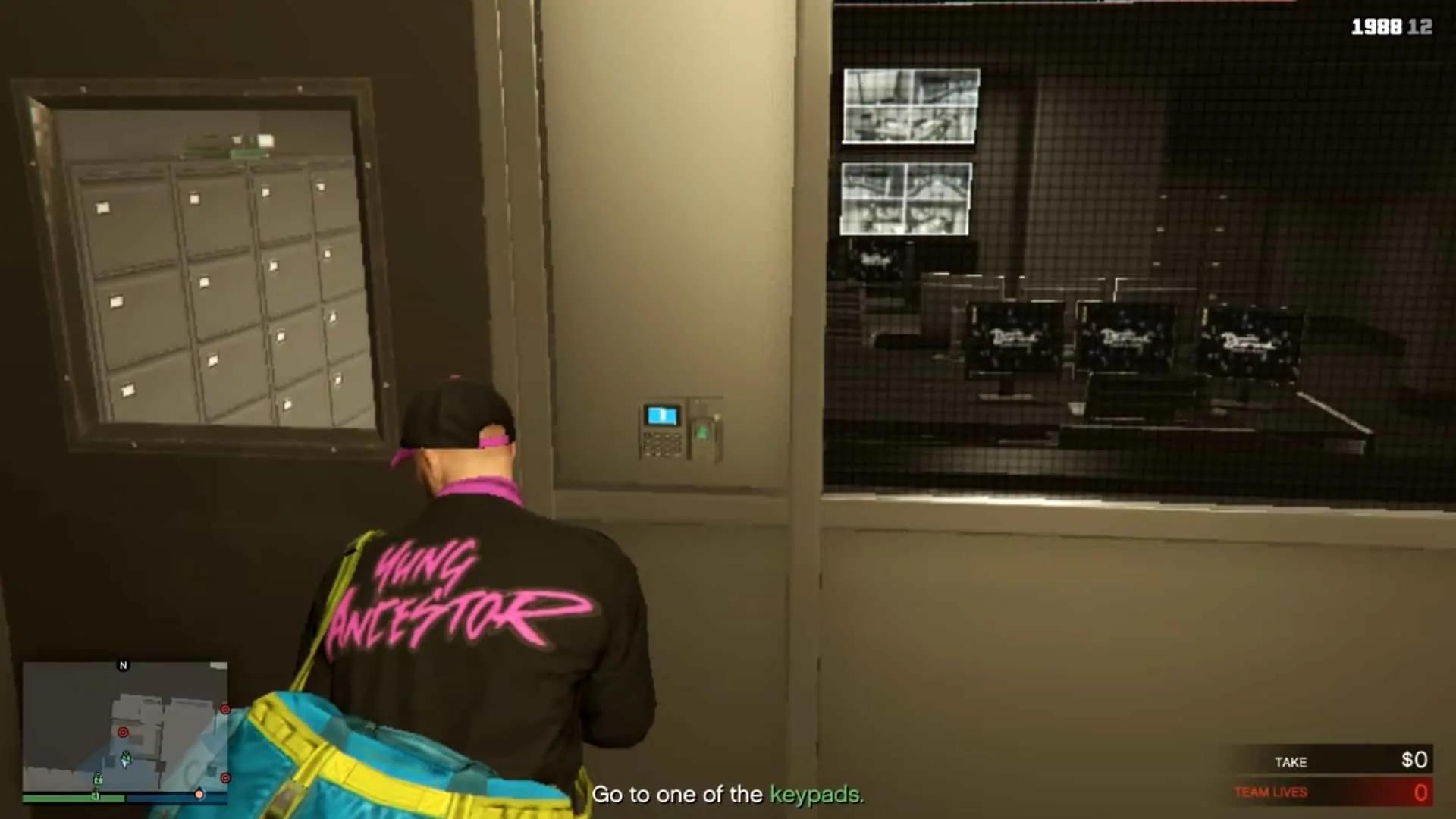Toggle the lower quad-view camera monitor

point(906,197)
